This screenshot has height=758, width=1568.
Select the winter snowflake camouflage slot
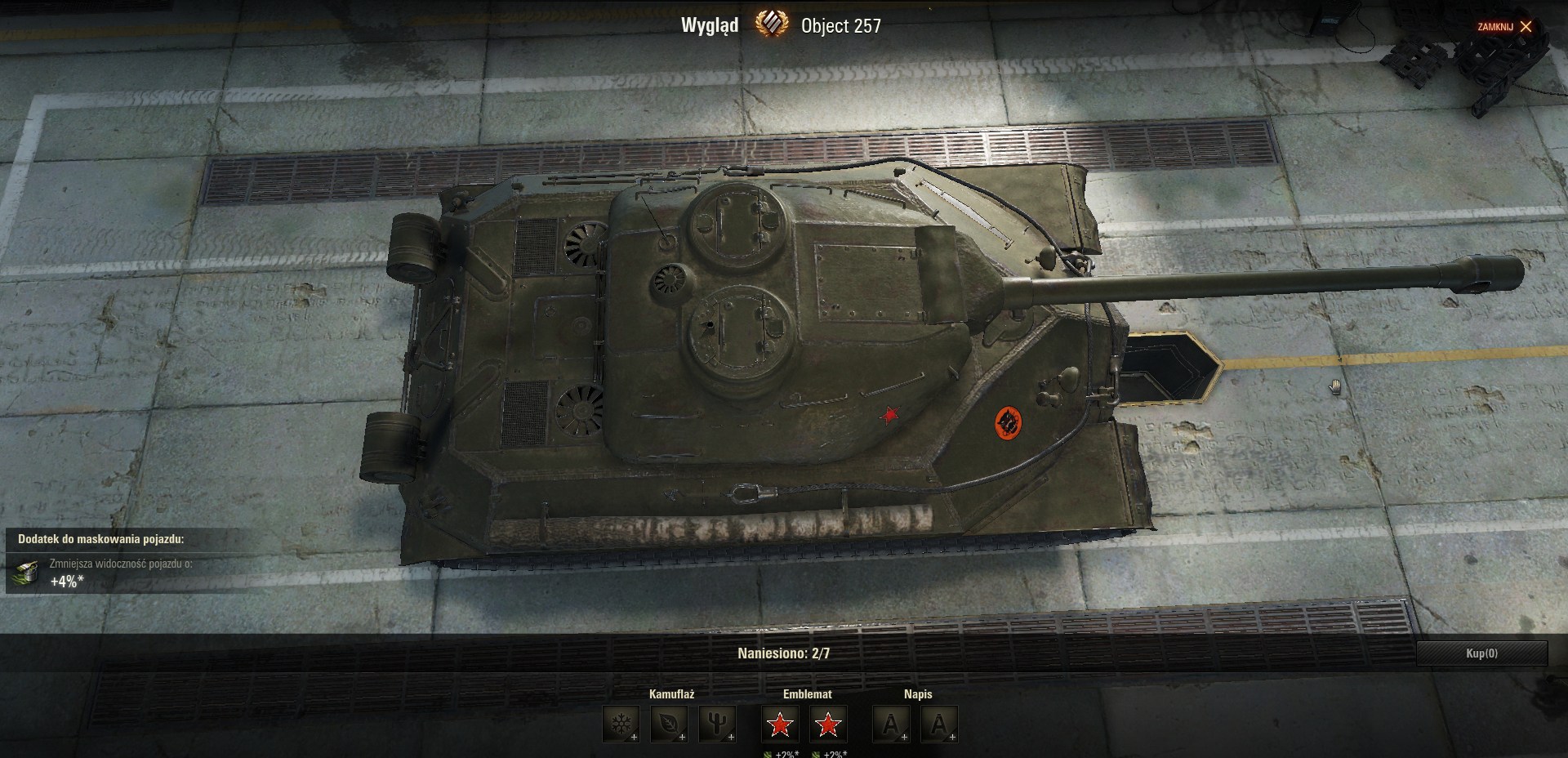coord(621,725)
